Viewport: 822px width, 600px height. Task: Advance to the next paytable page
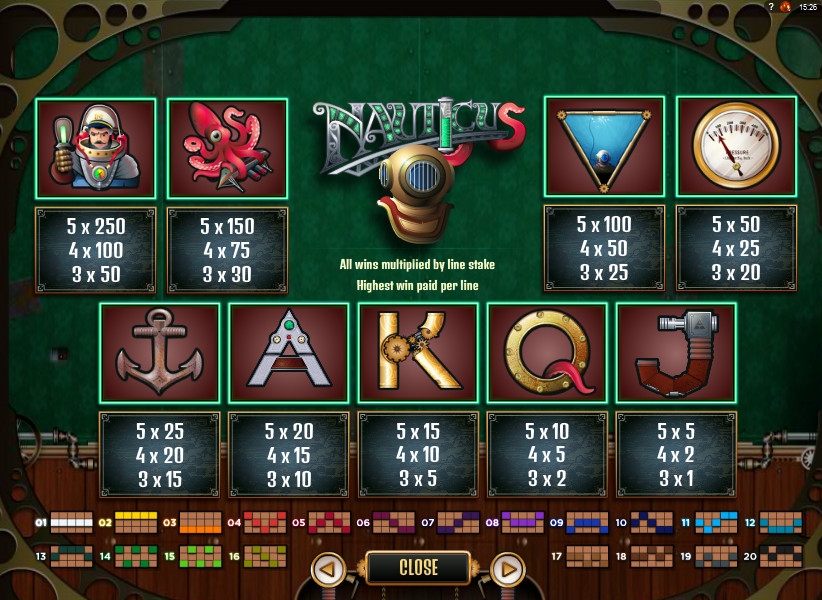click(509, 568)
